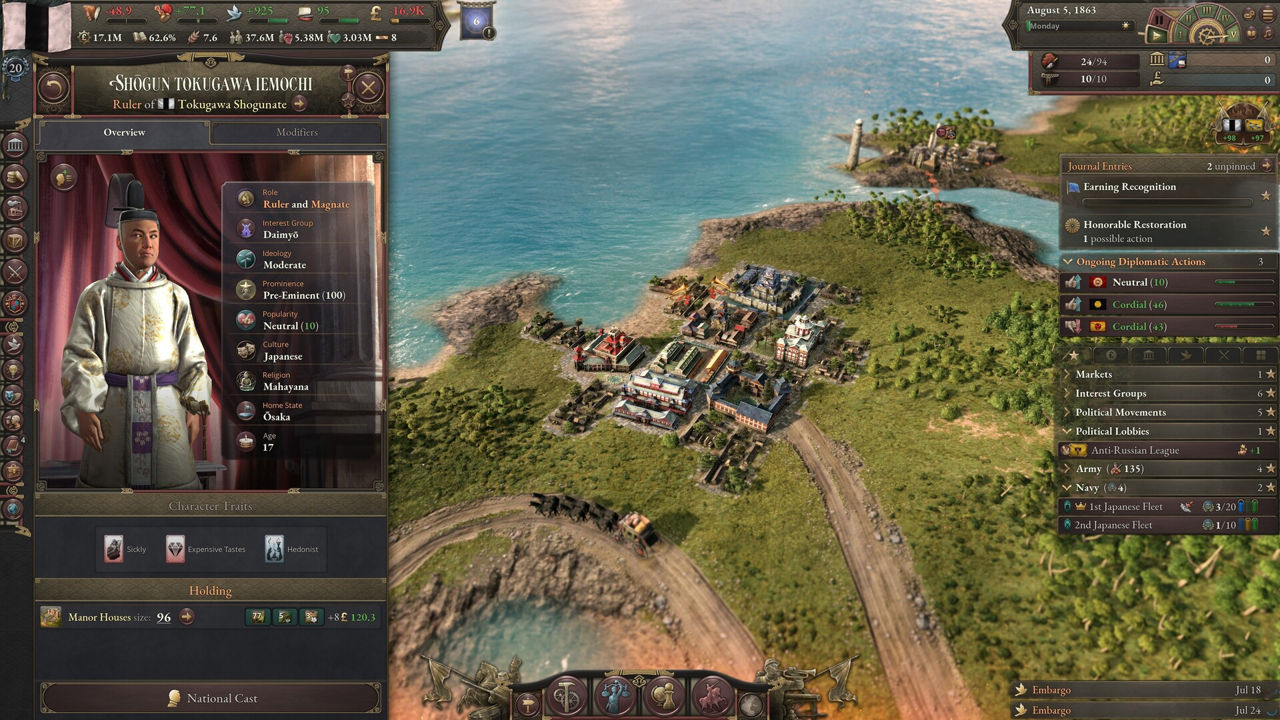Open the Anti-Russian League lobby entry
The image size is (1280, 720).
pyautogui.click(x=1134, y=450)
